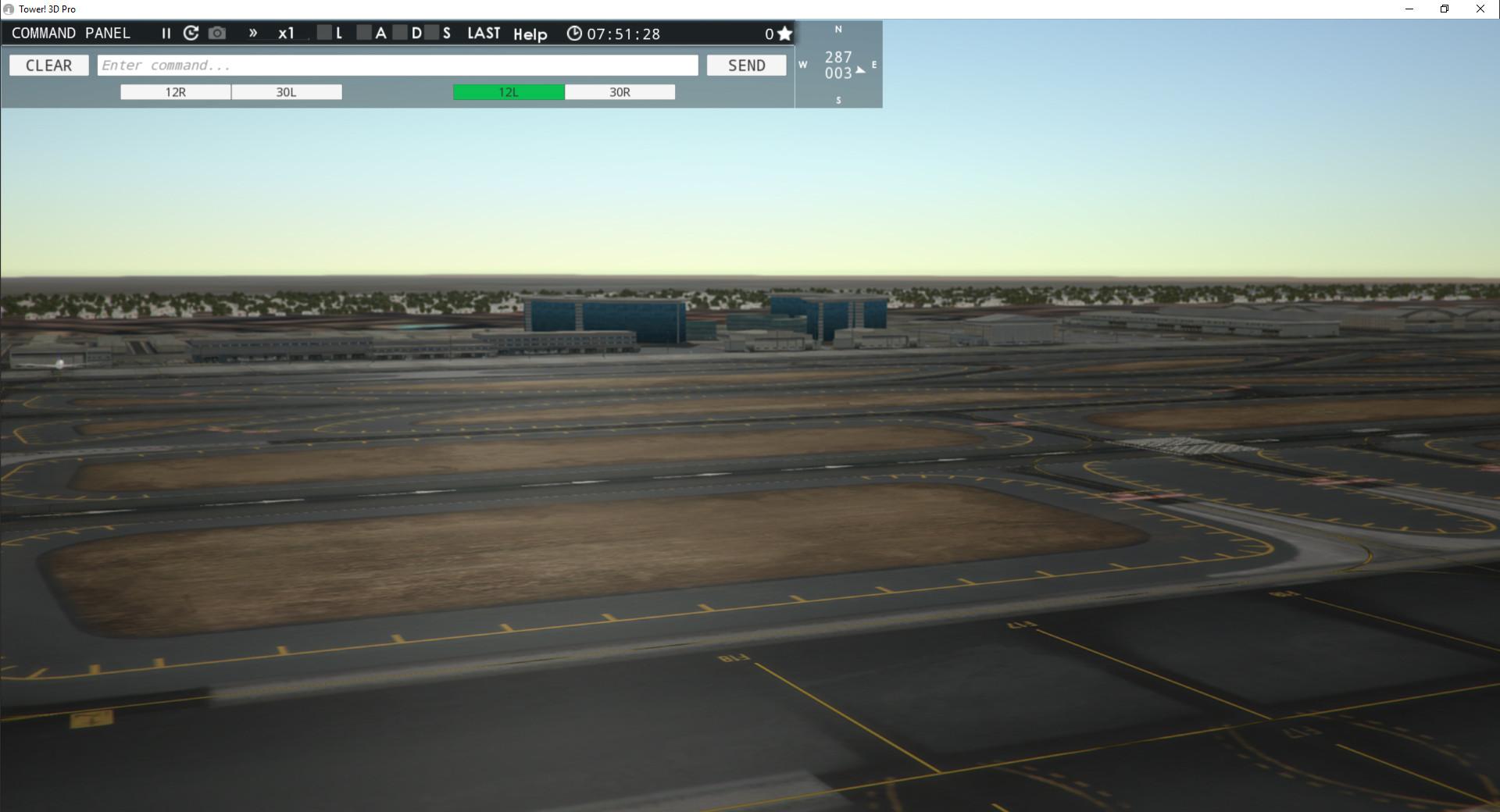Select runway 12R
This screenshot has height=812, width=1500.
coord(175,91)
